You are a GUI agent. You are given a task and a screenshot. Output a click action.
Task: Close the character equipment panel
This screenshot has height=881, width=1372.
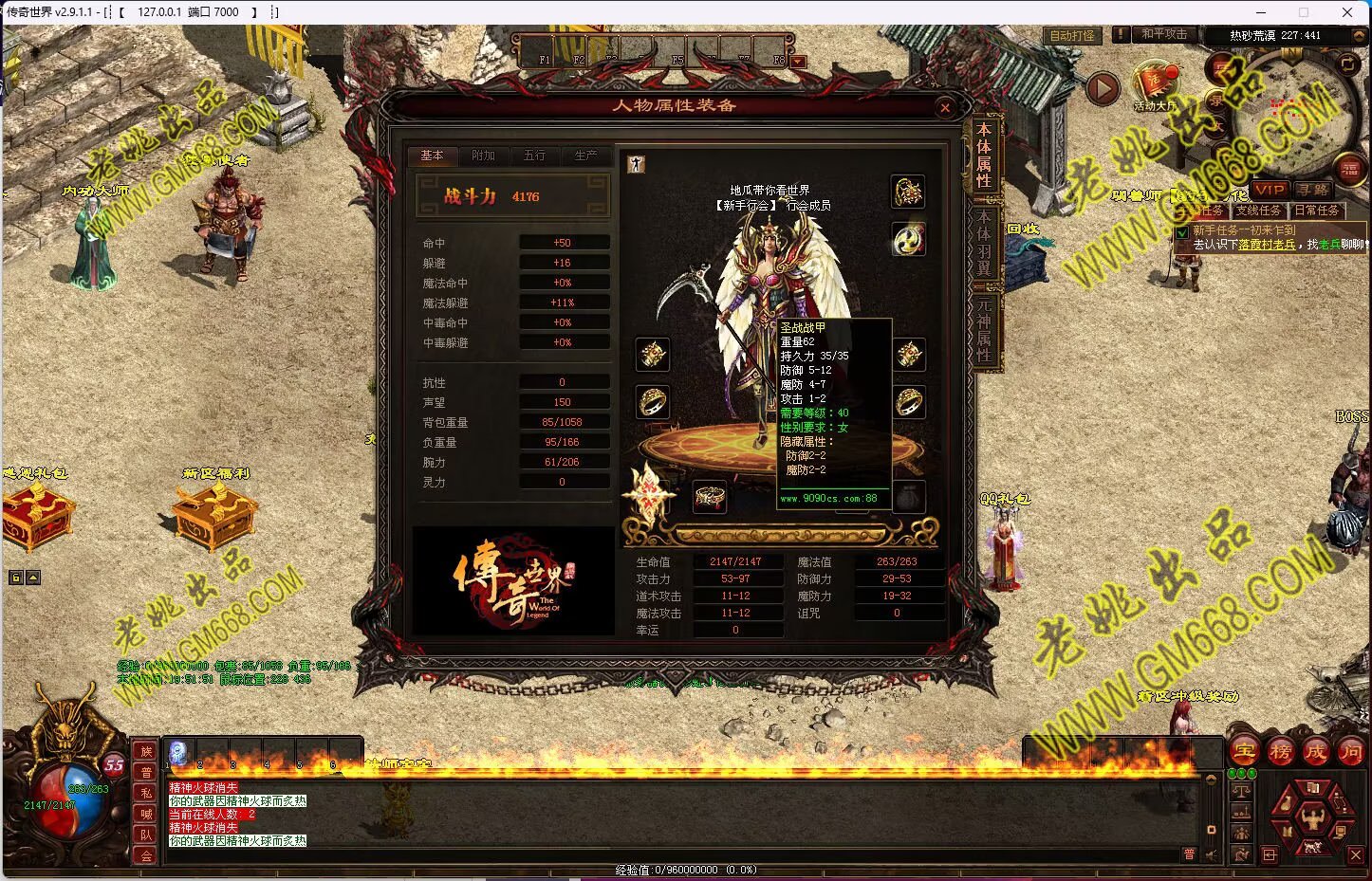tap(944, 108)
